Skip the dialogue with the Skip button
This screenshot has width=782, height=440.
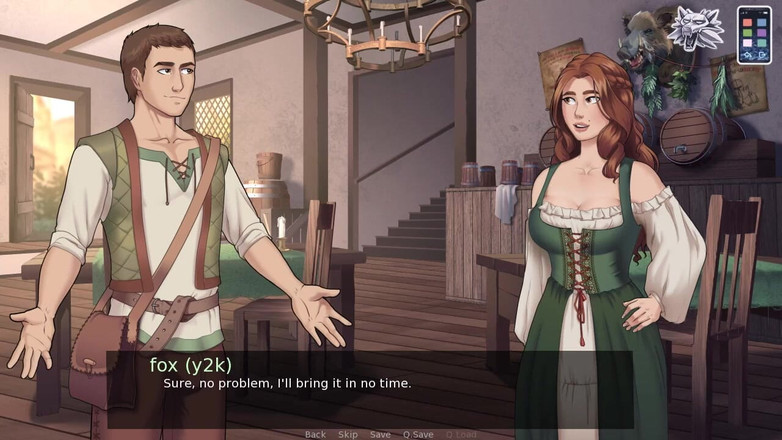click(x=347, y=434)
